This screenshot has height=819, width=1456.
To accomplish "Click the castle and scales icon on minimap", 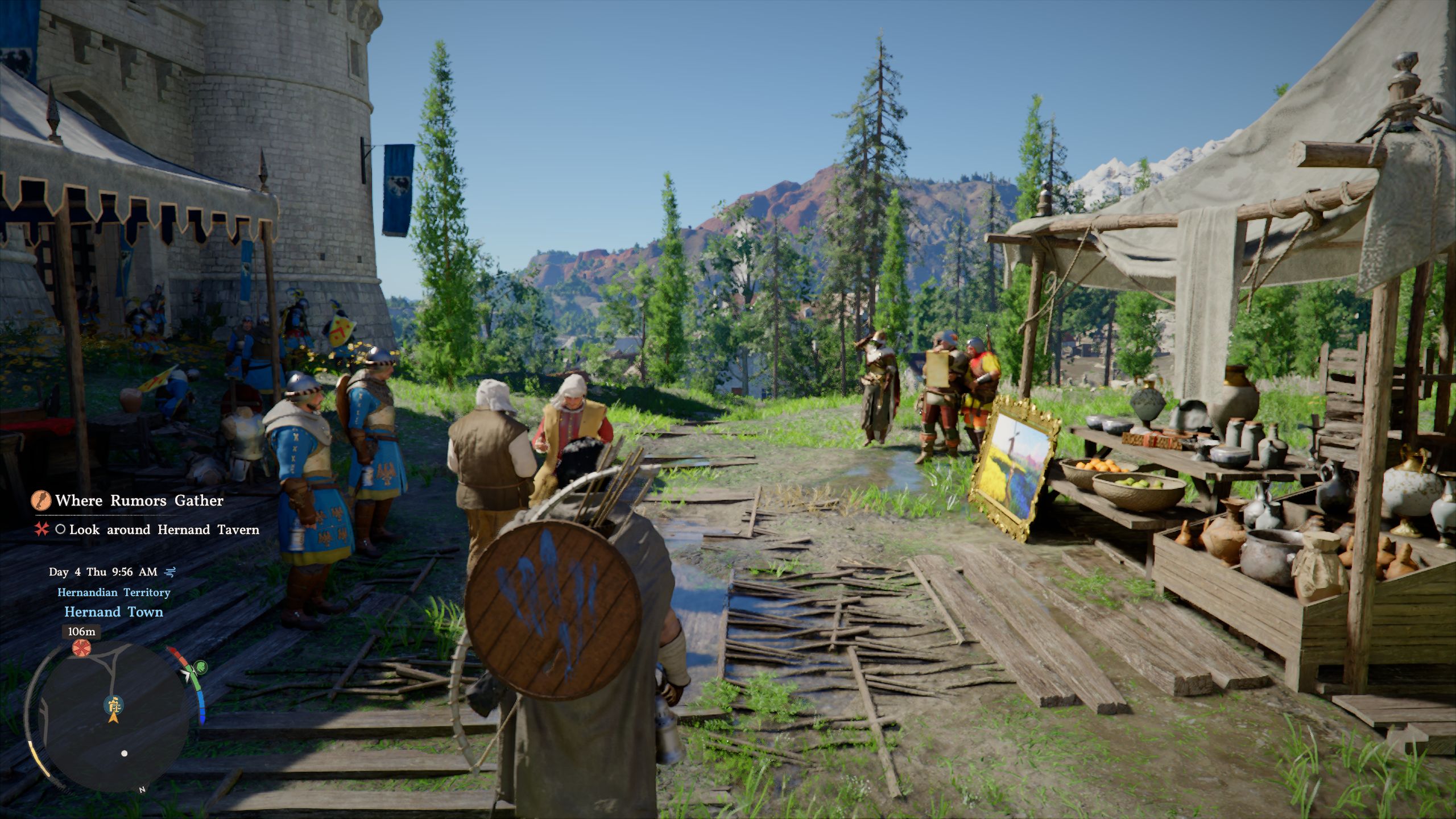I will 114,704.
